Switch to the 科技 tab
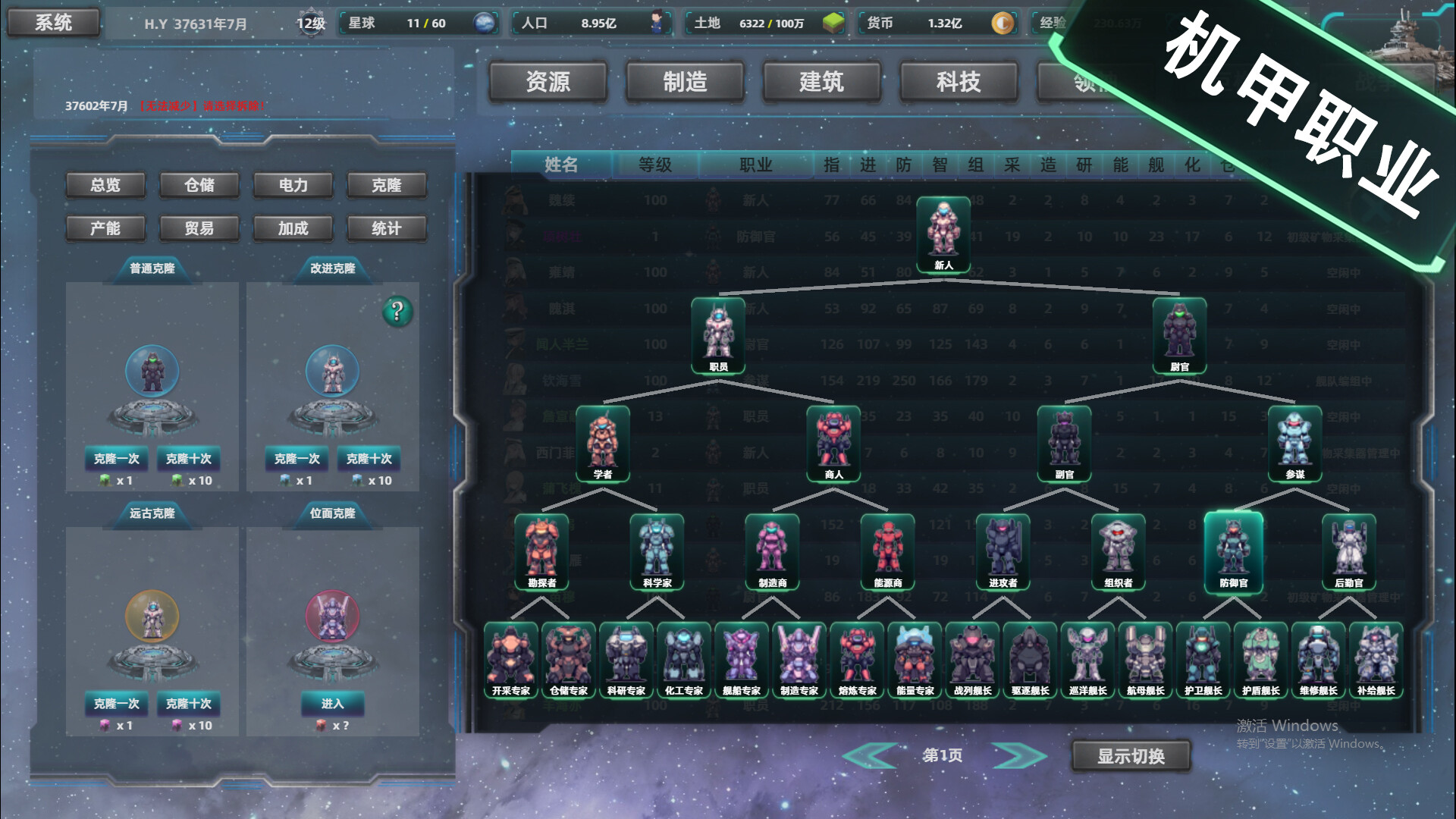 [958, 82]
